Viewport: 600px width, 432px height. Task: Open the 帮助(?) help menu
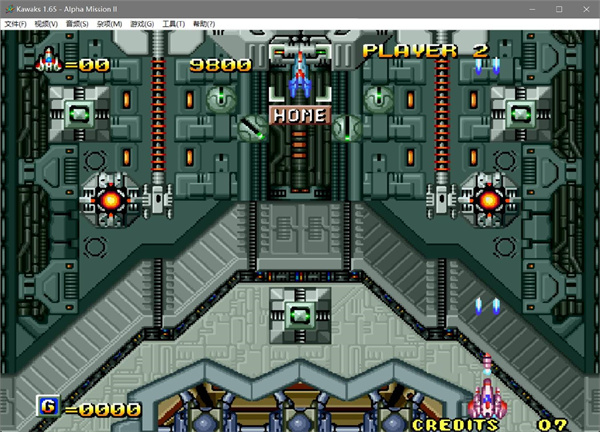pos(203,23)
